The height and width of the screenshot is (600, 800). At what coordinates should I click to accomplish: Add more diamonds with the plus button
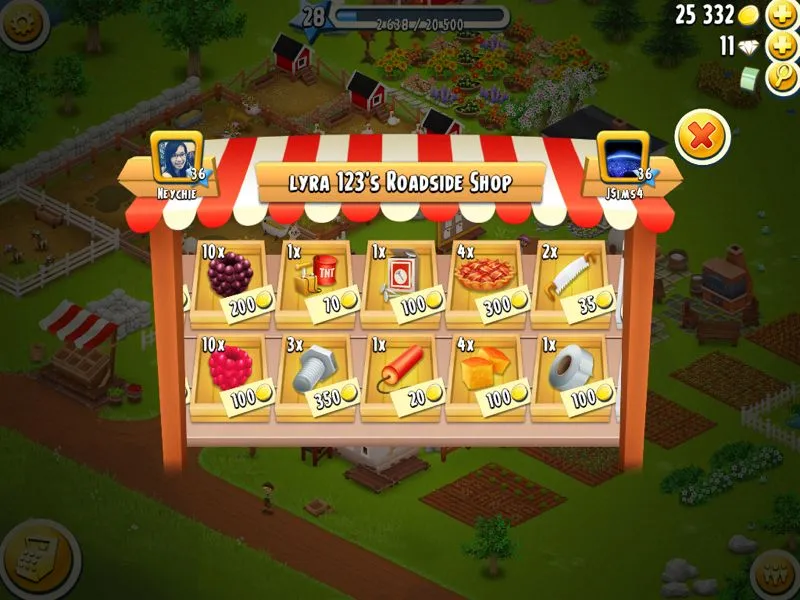point(781,46)
